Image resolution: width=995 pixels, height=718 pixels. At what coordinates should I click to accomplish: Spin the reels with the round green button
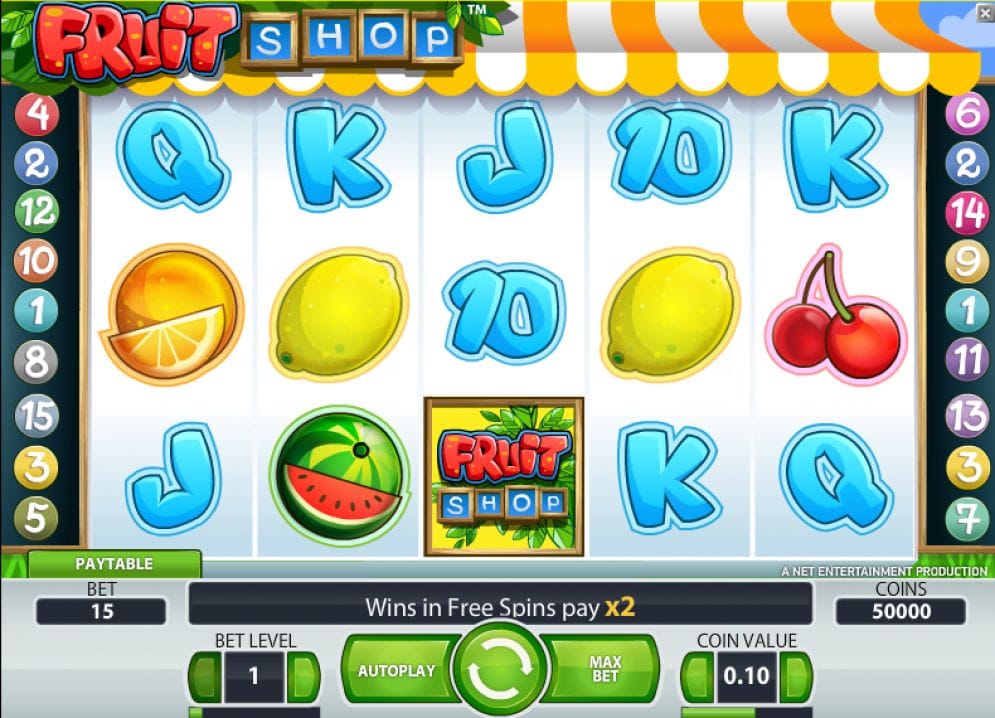tap(498, 670)
